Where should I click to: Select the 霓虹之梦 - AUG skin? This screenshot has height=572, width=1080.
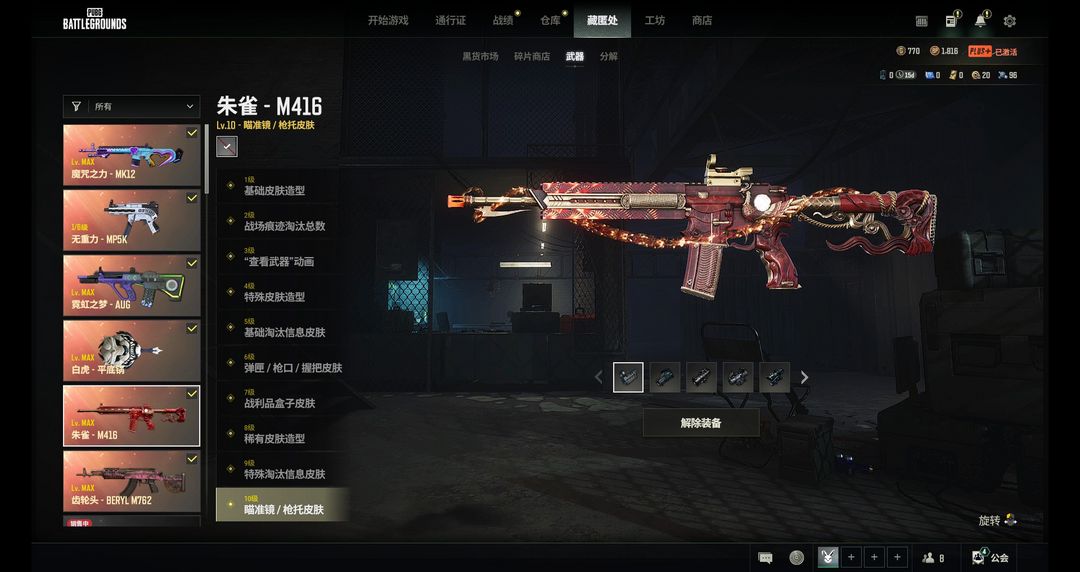[131, 284]
